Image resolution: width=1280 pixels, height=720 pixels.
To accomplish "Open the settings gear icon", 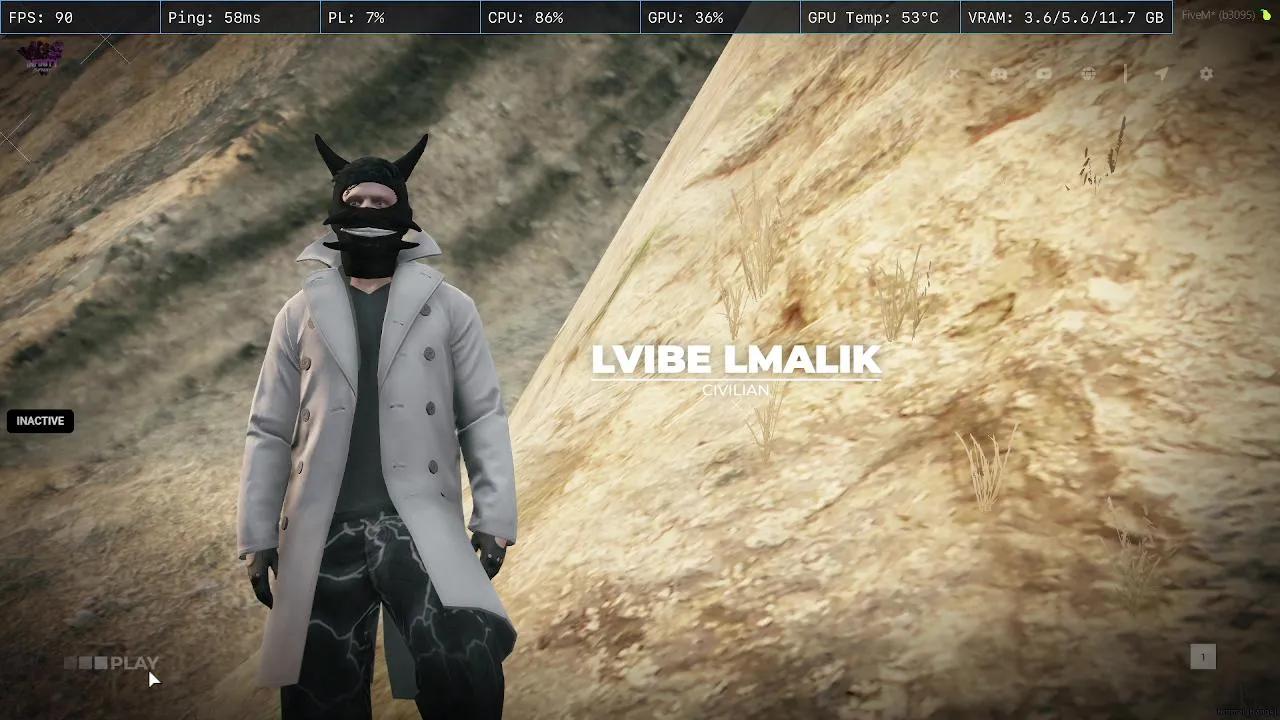I will tap(1206, 73).
